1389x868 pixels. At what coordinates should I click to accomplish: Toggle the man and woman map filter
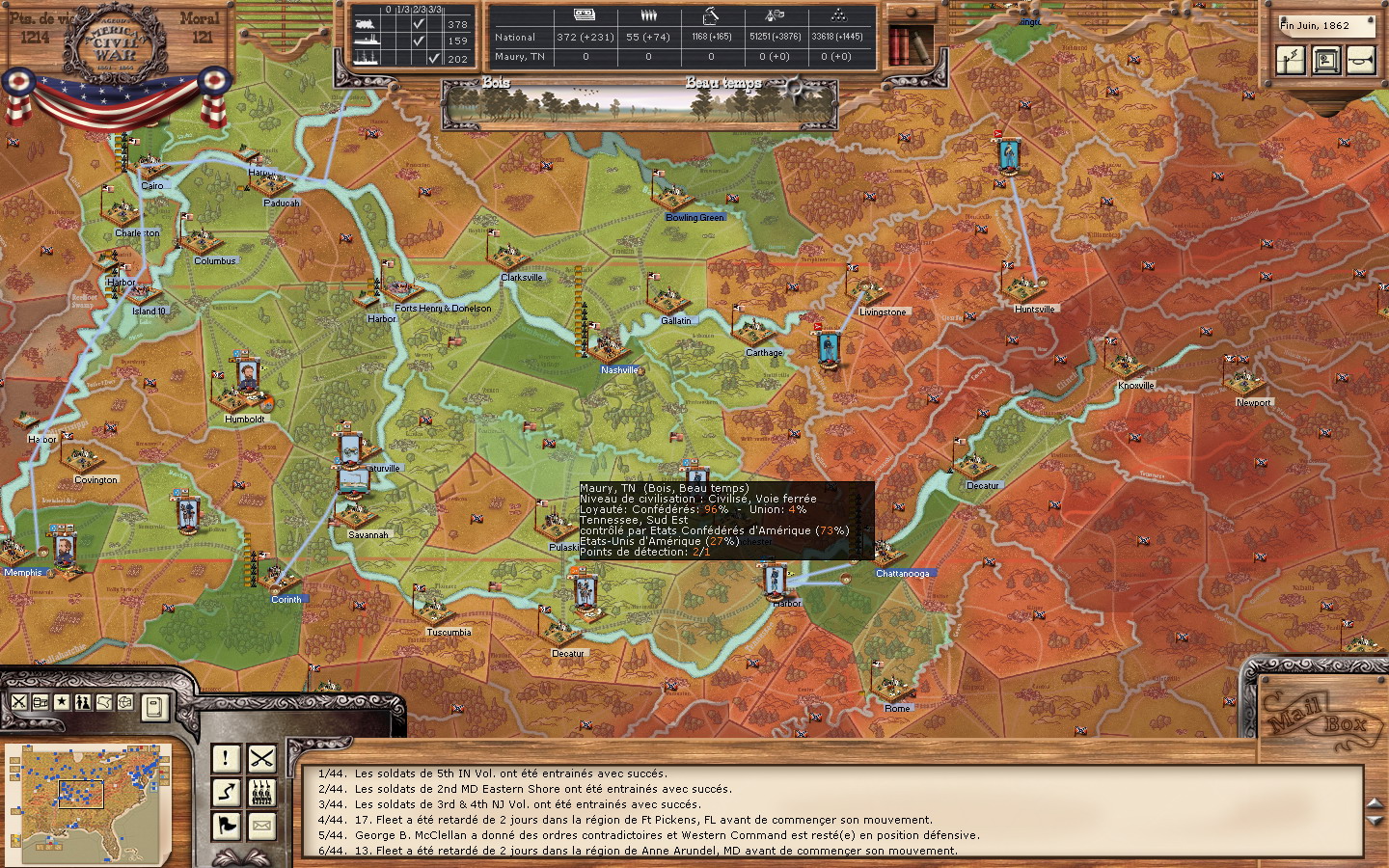tap(83, 701)
